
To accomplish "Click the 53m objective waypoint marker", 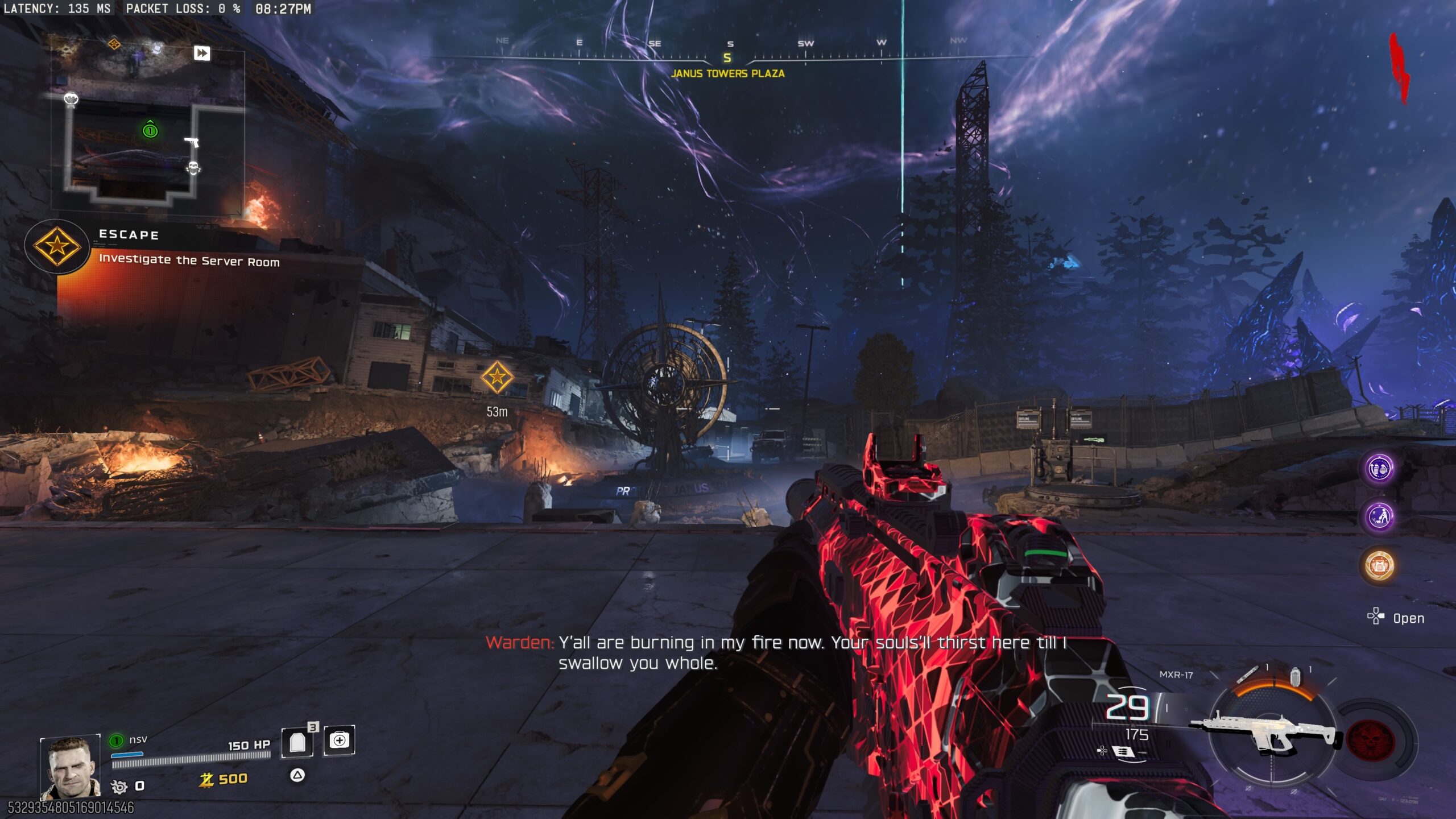I will coord(497,377).
